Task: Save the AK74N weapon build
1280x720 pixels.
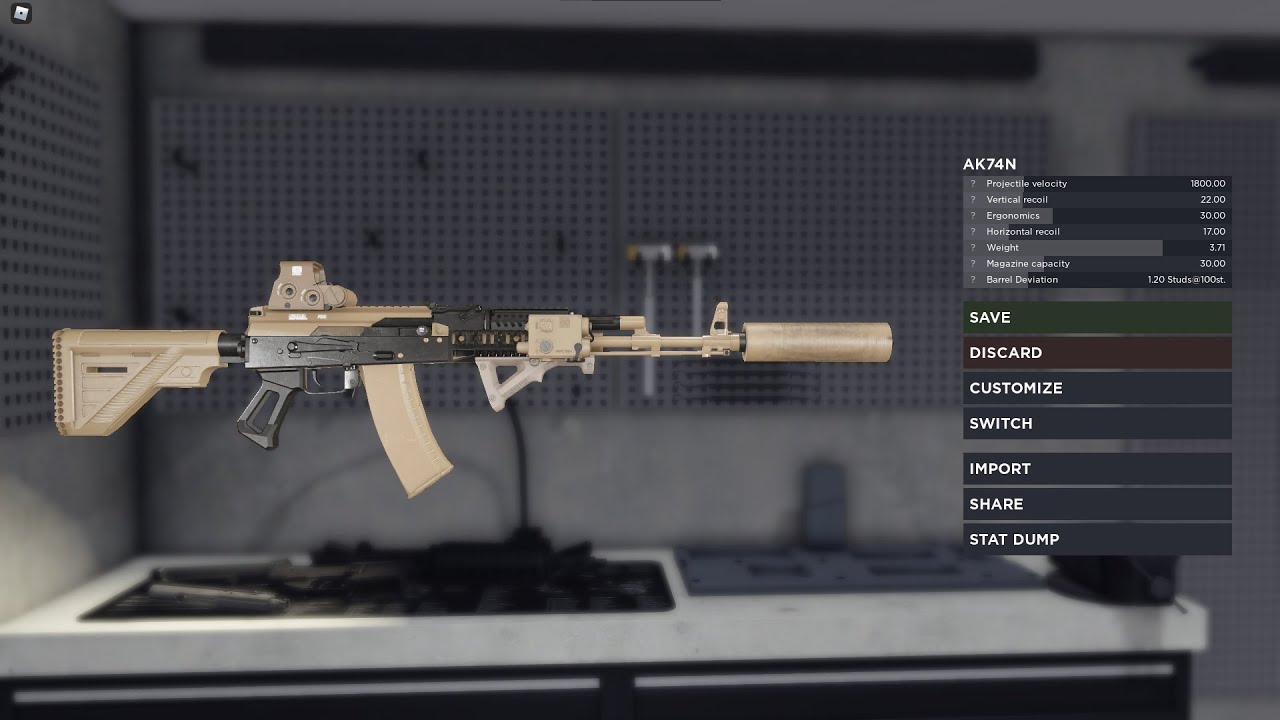Action: coord(1097,318)
